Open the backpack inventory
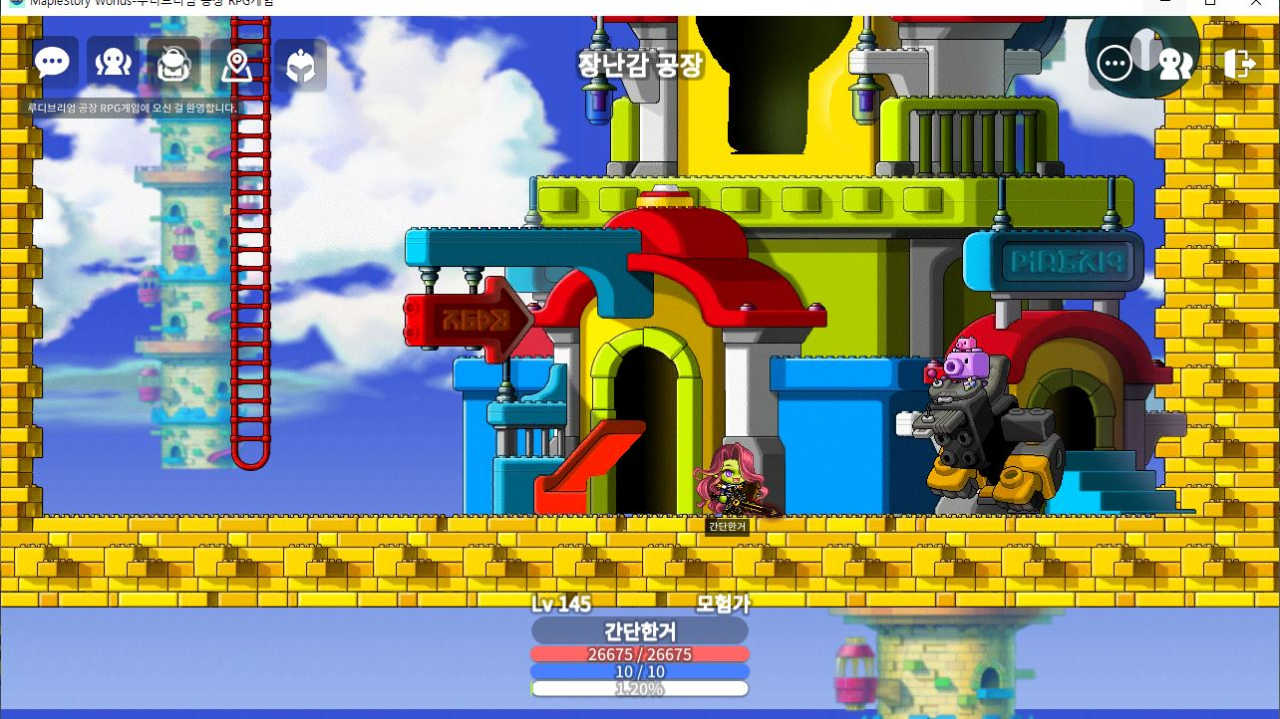This screenshot has height=719, width=1280. pyautogui.click(x=174, y=64)
